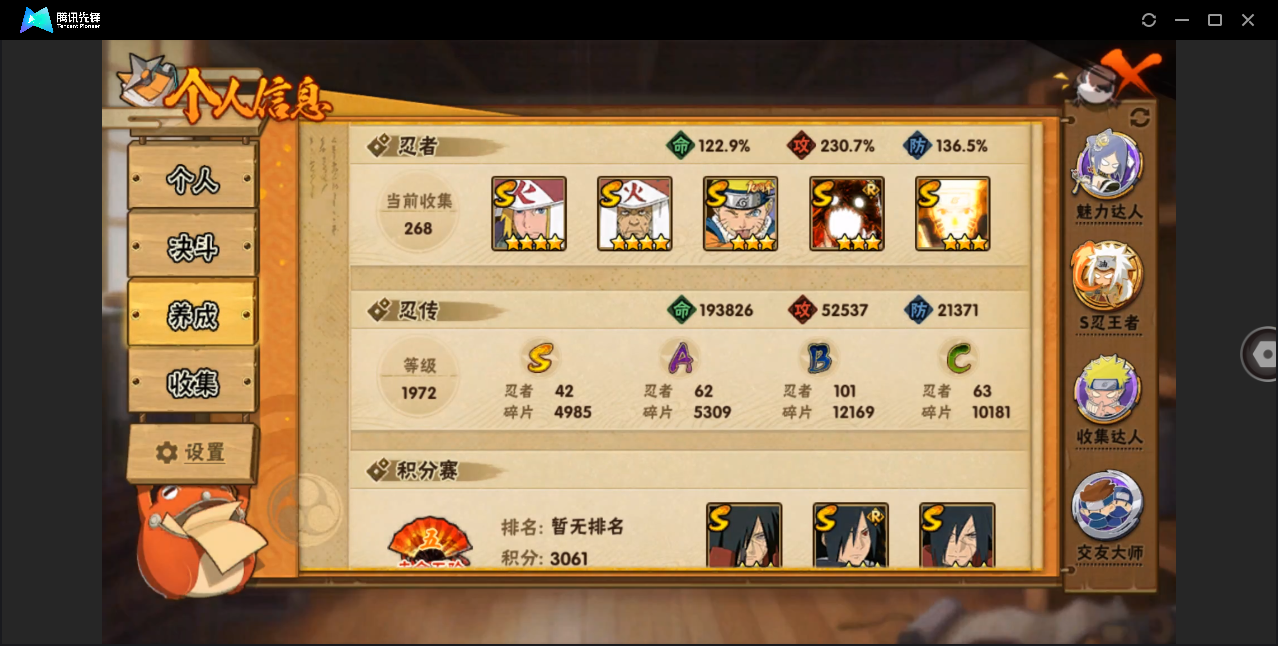The width and height of the screenshot is (1278, 646).
Task: Maximize the emulator window
Action: (x=1215, y=20)
